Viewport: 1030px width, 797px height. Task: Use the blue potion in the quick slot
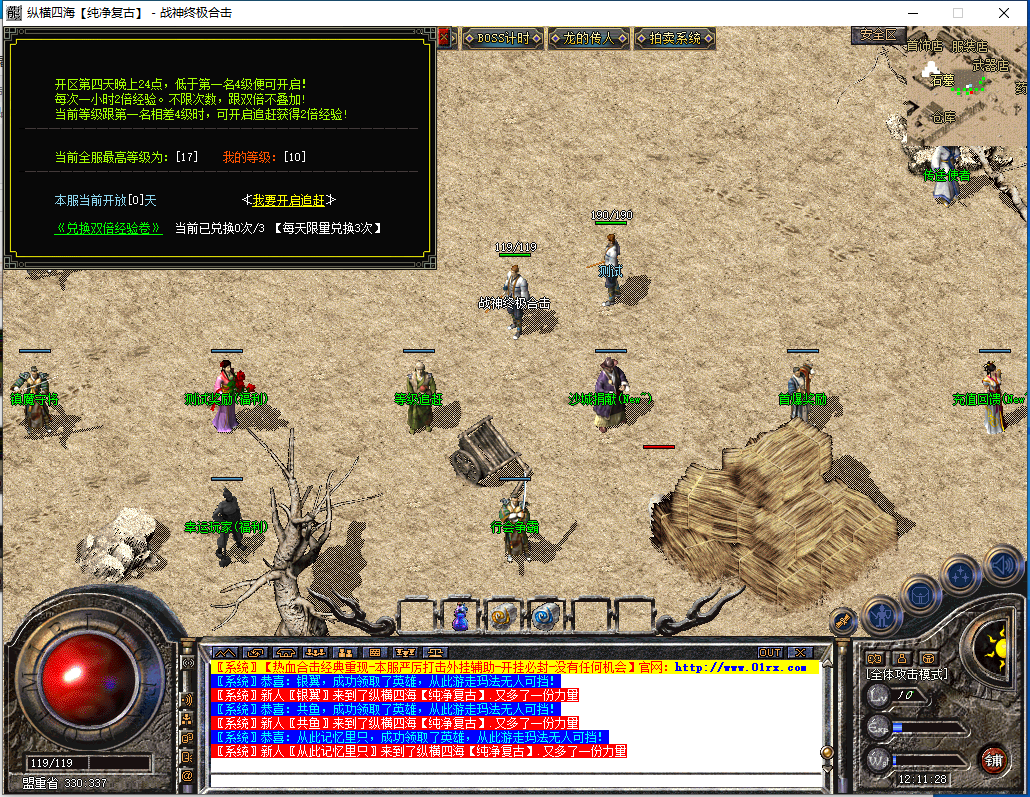[461, 617]
